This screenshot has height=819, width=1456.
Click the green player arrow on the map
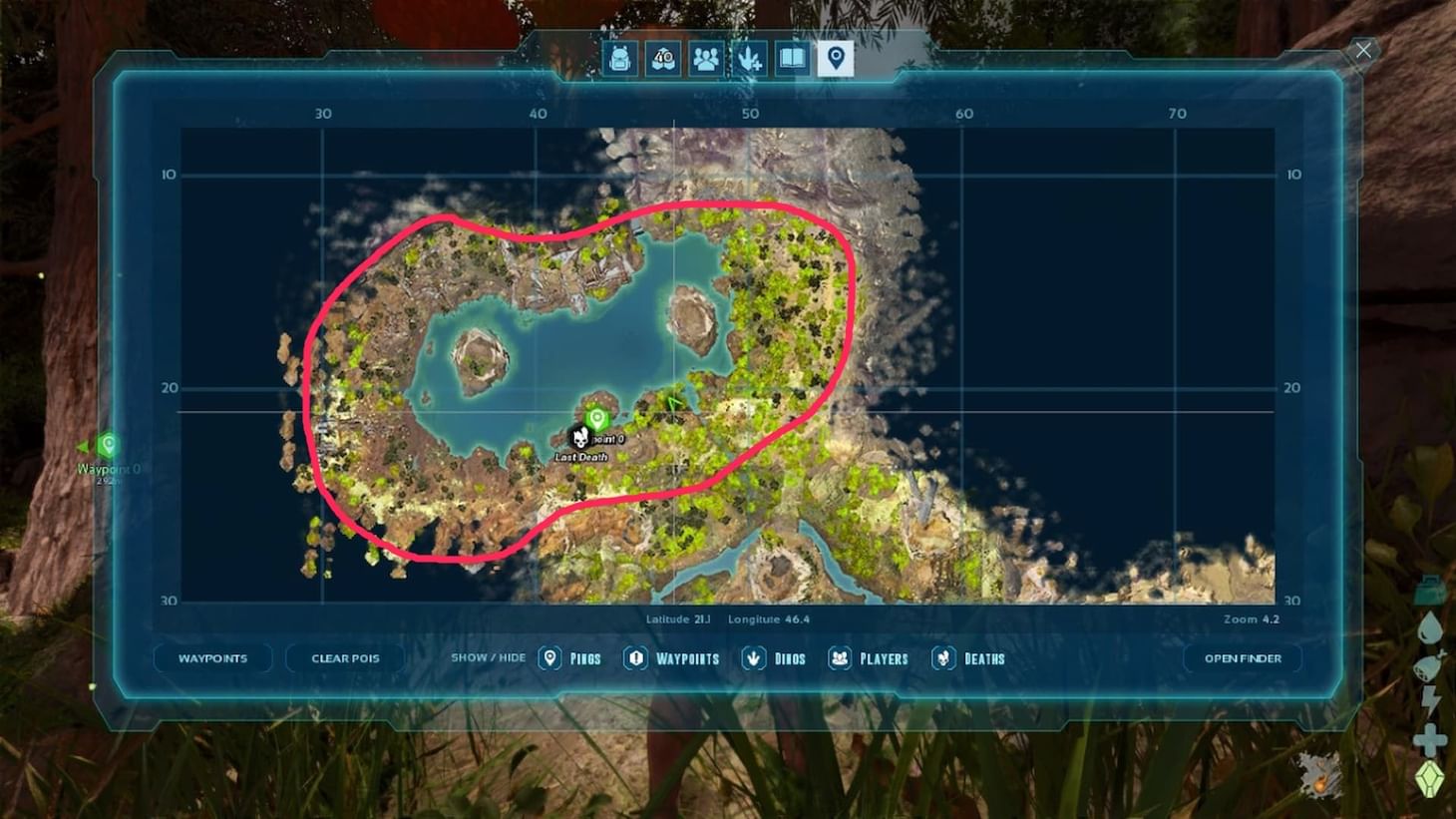tap(675, 403)
